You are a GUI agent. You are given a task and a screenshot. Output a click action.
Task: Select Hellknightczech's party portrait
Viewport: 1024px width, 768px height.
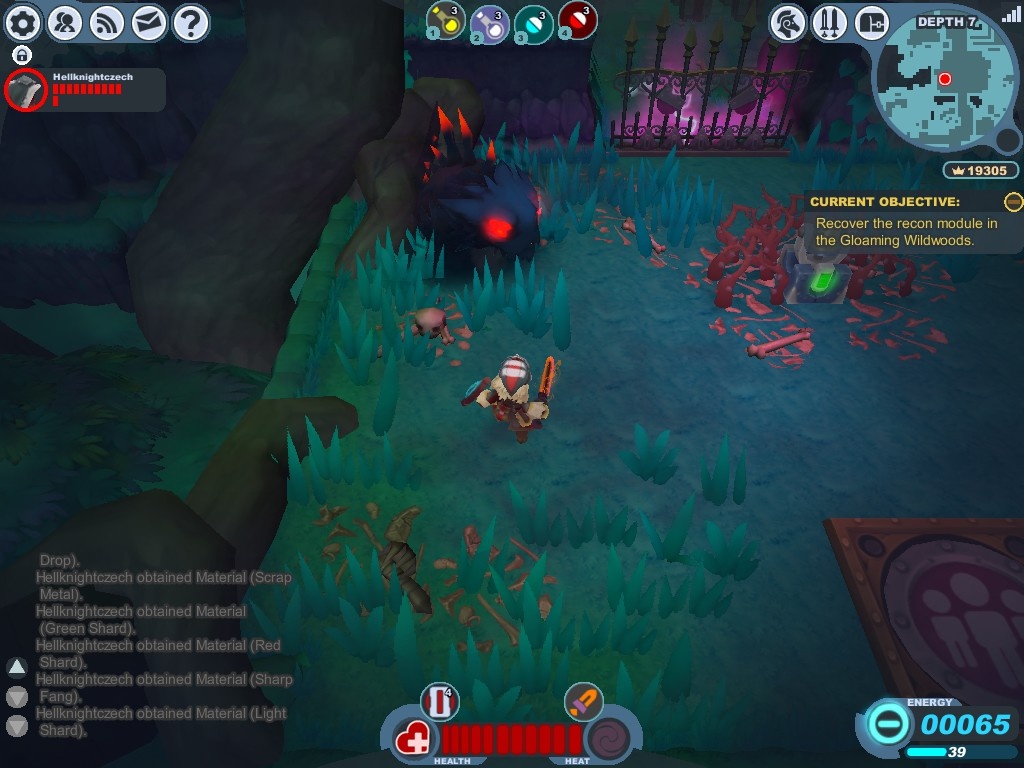[25, 91]
